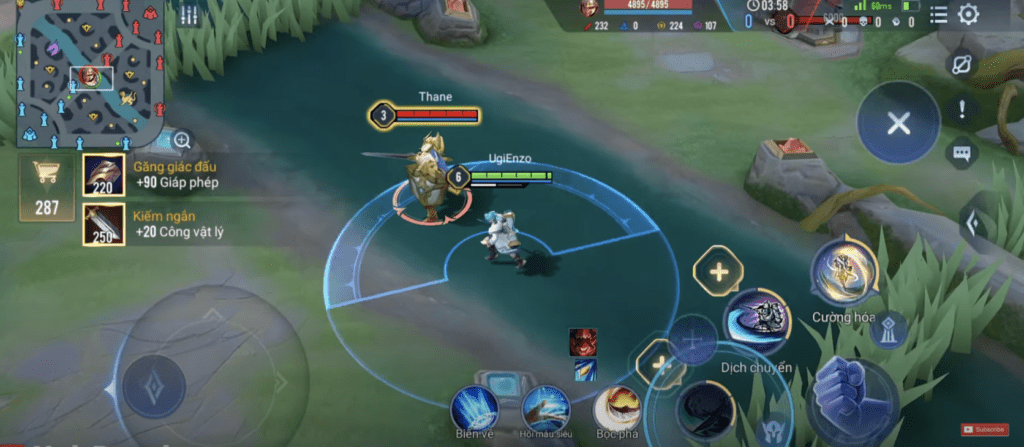Send an alert ping with the exclamation icon
Screen dimensions: 1024x447
[962, 110]
